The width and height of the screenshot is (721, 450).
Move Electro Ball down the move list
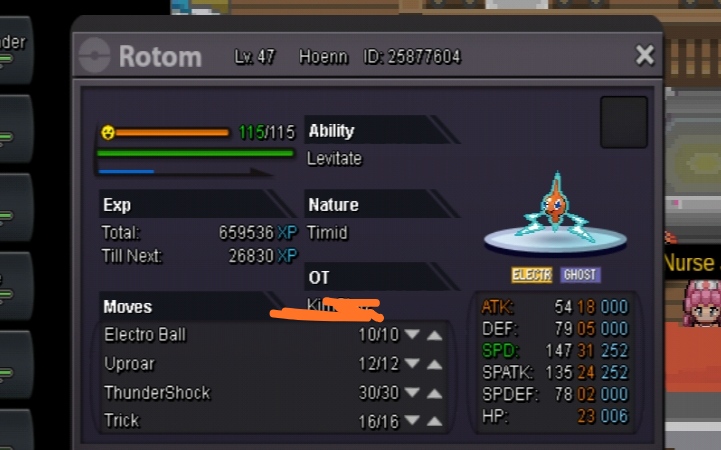point(412,335)
